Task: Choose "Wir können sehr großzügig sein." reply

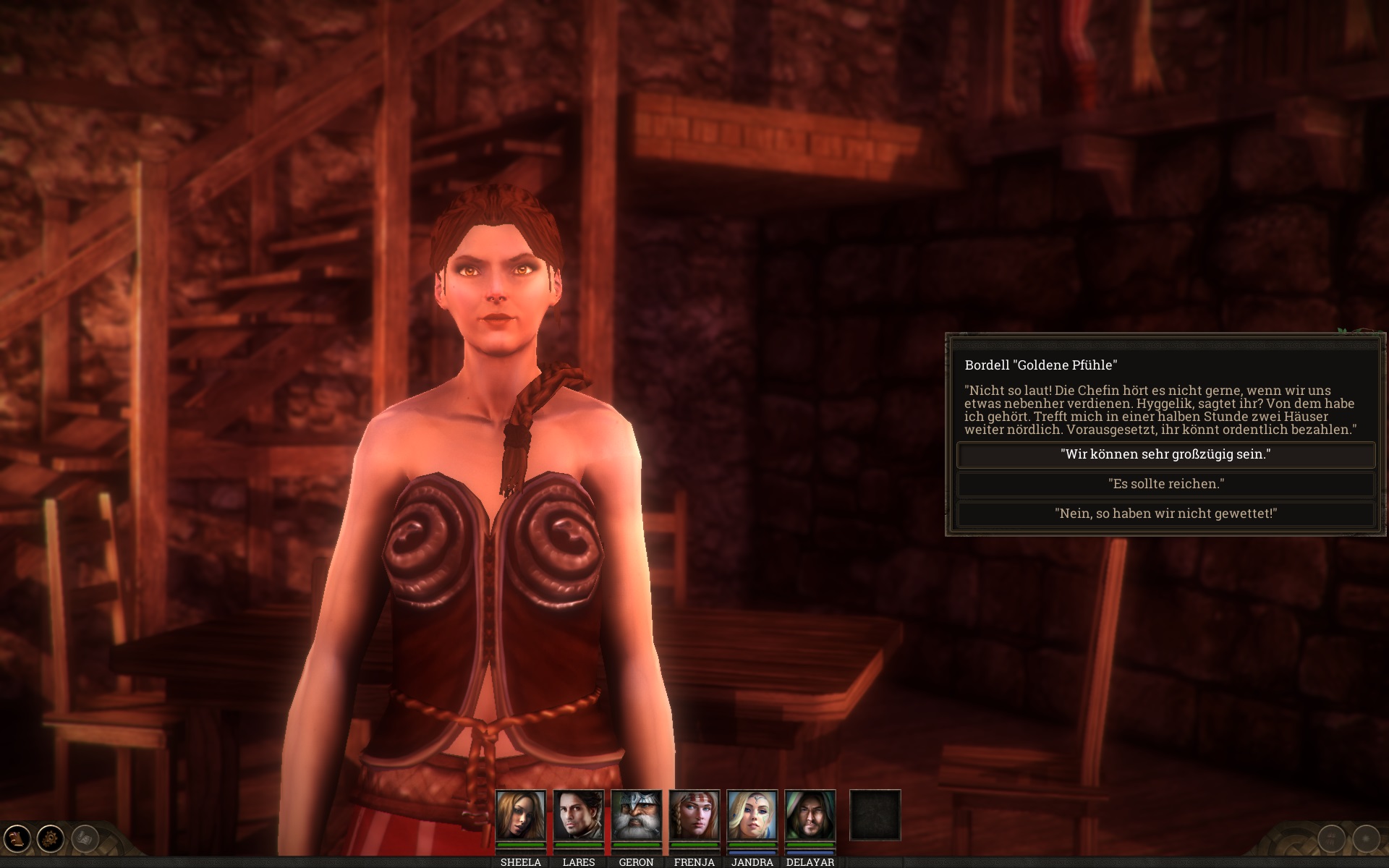Action: click(1165, 455)
